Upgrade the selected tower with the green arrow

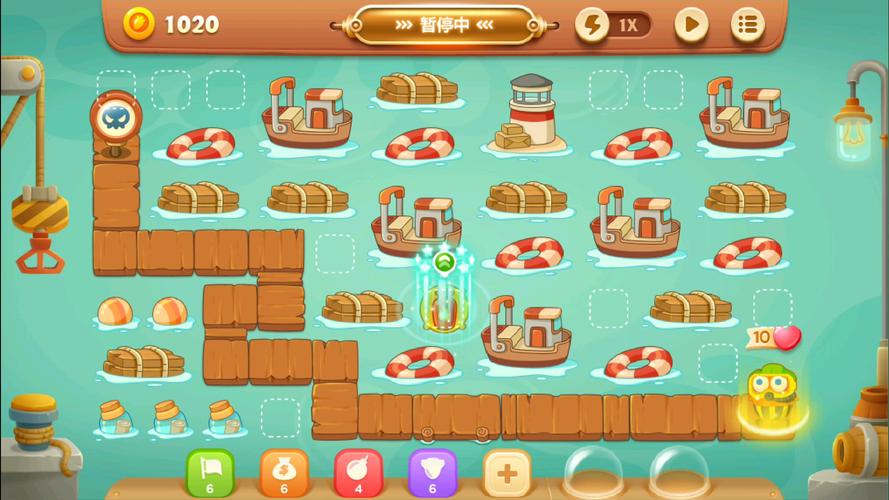click(445, 263)
